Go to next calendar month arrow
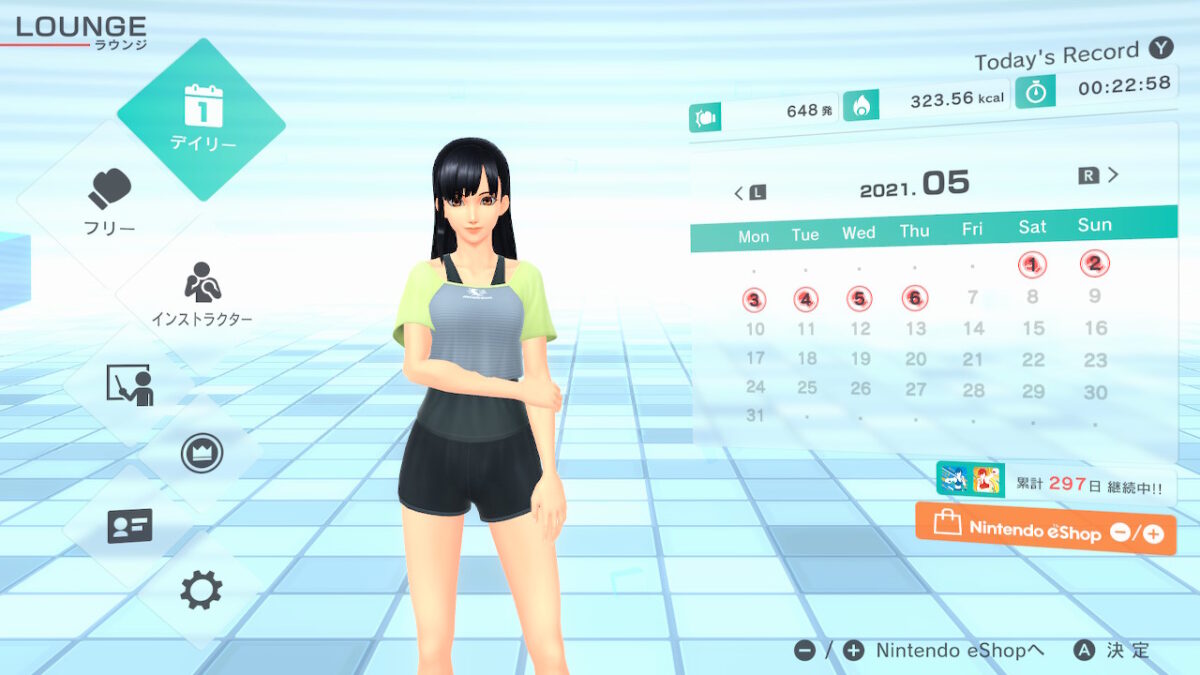This screenshot has height=675, width=1200. pyautogui.click(x=1100, y=175)
